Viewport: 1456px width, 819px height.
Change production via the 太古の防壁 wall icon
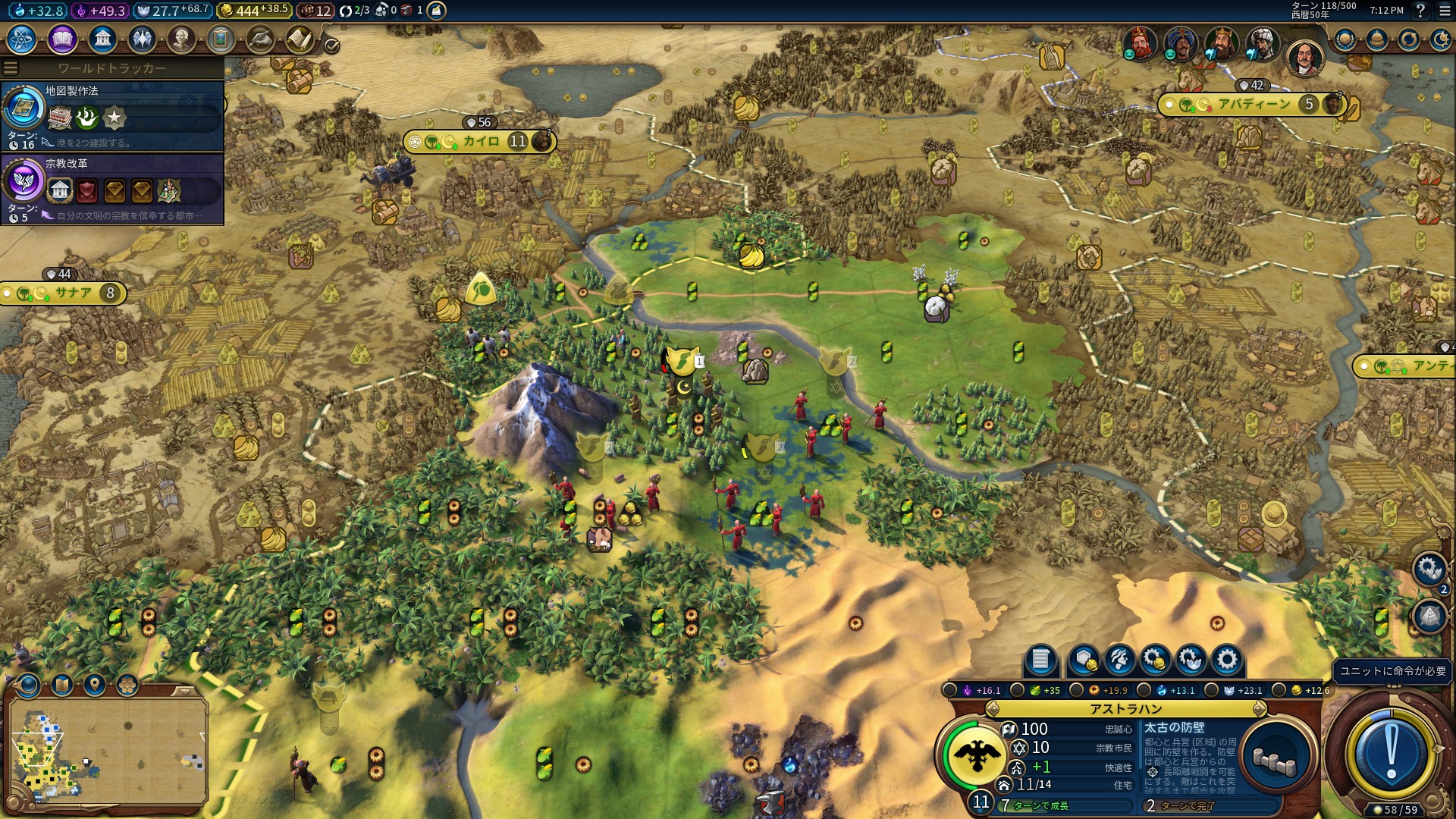click(x=1276, y=758)
